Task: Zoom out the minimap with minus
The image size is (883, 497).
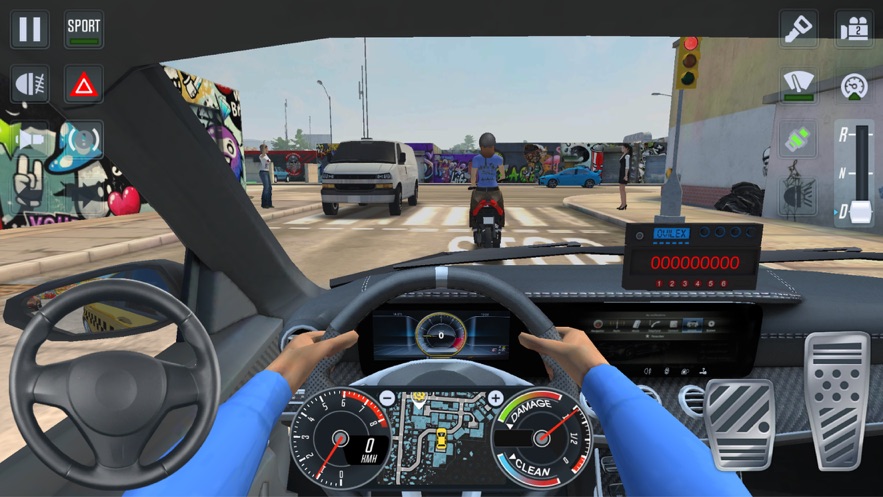Action: pyautogui.click(x=387, y=399)
